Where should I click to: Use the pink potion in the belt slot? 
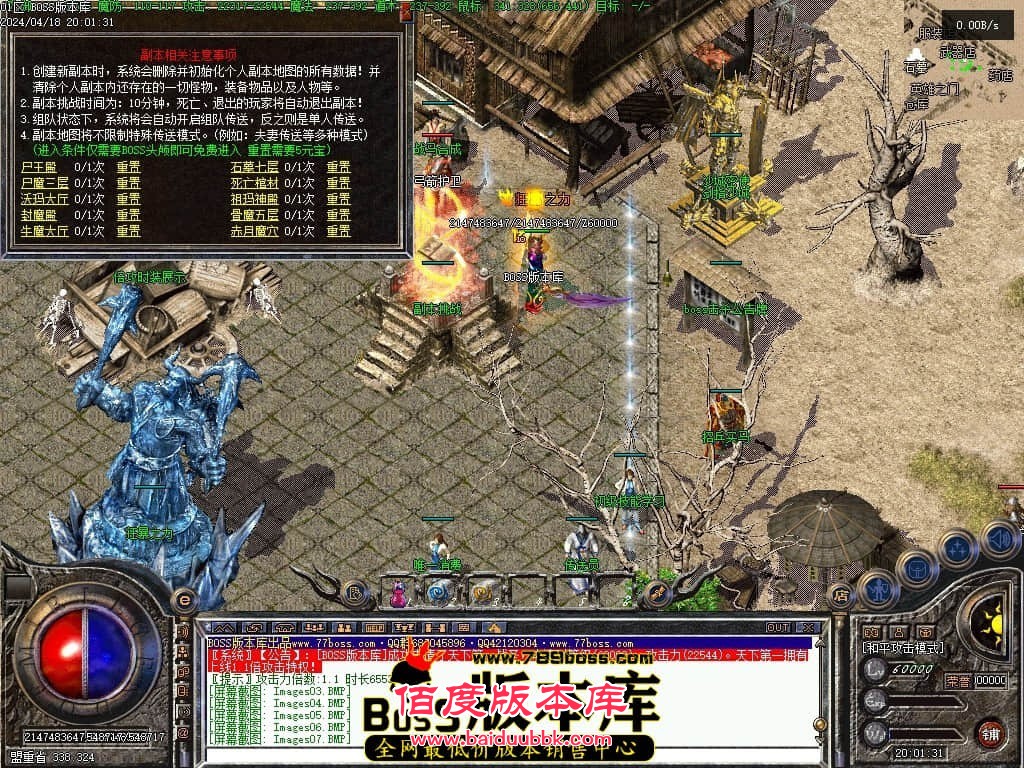tap(399, 593)
